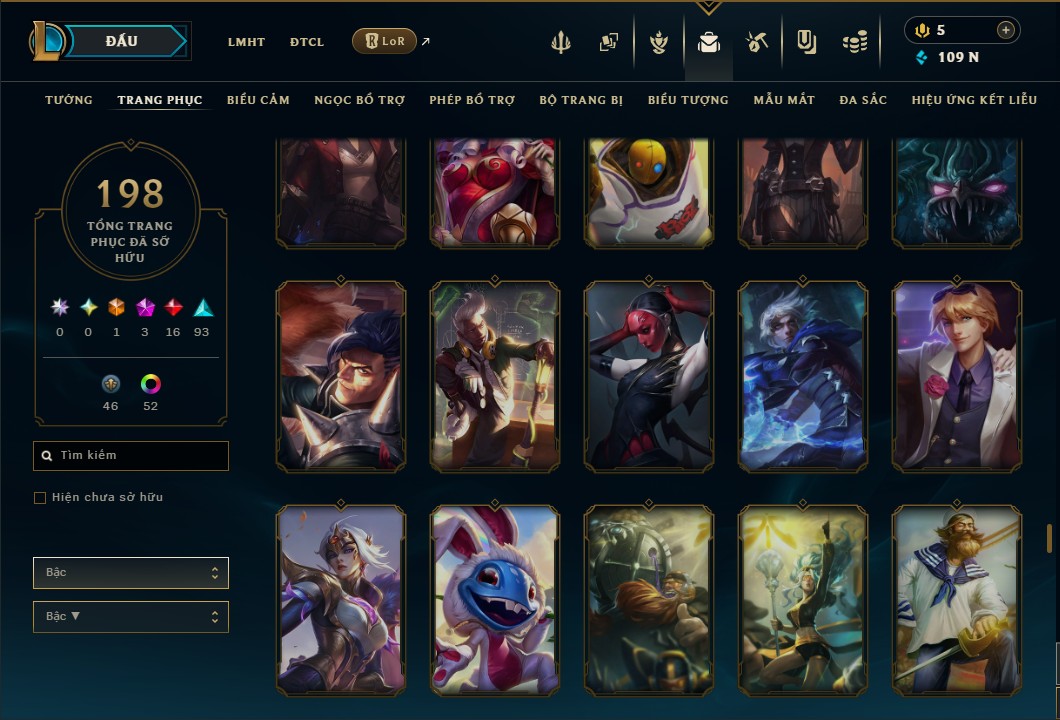The height and width of the screenshot is (720, 1060).
Task: Click the Tìm kiếm search box
Action: (x=131, y=456)
